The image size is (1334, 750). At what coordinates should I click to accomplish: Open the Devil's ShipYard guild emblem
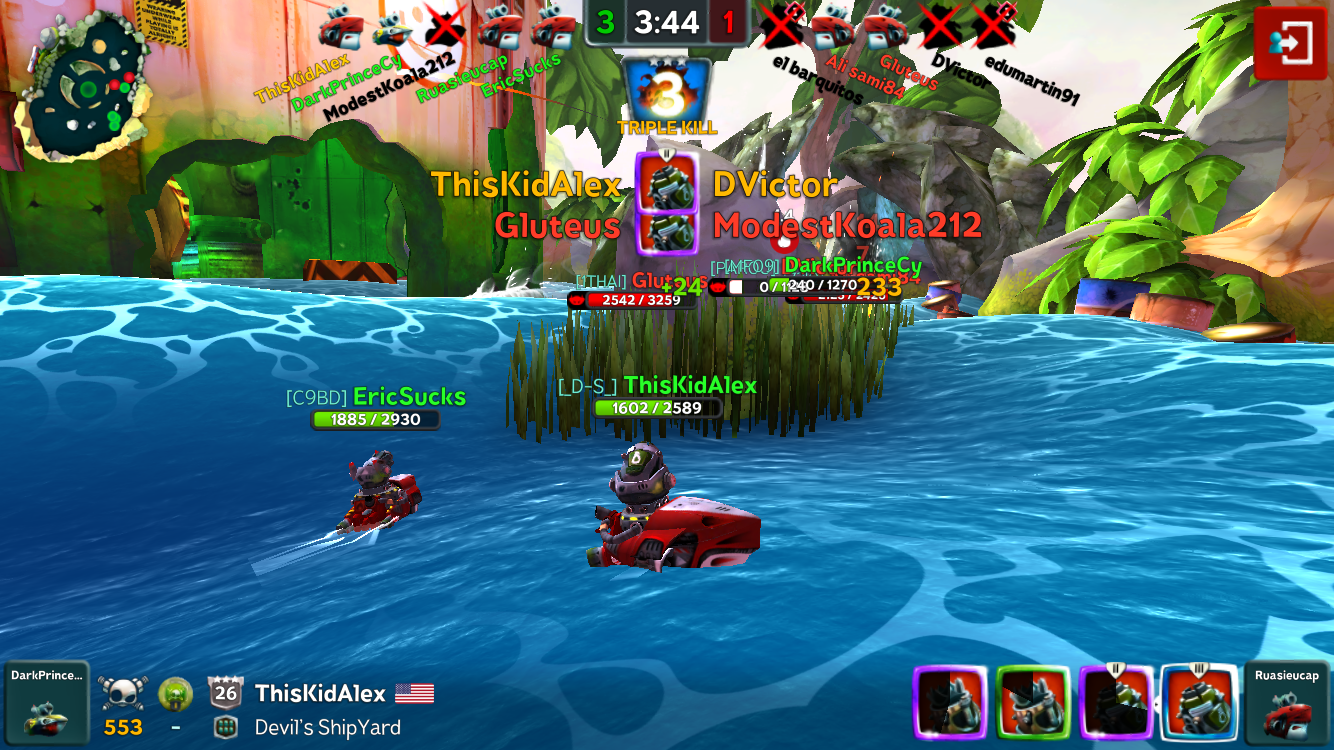coord(226,727)
